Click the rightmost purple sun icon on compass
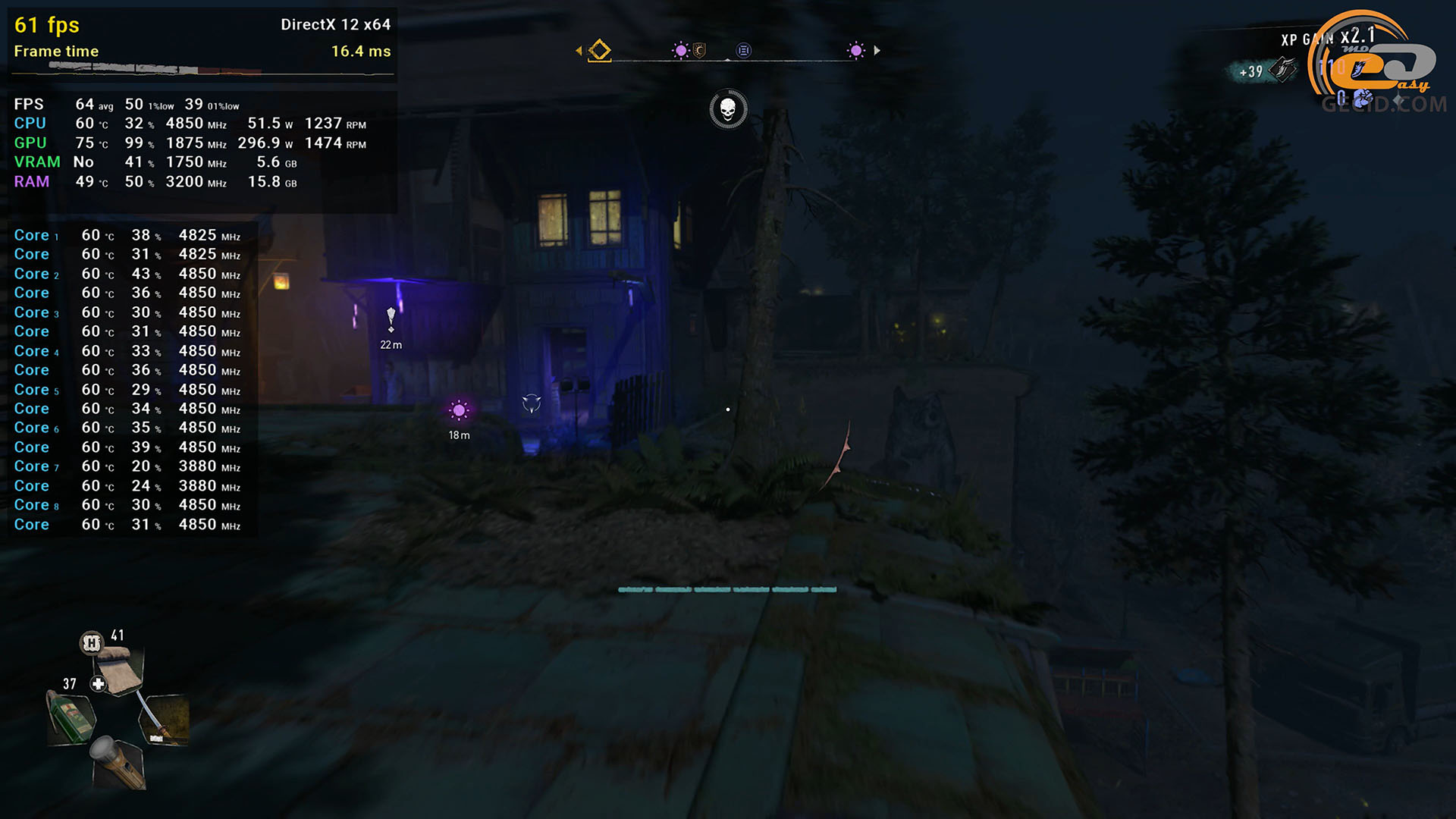This screenshot has width=1456, height=819. pyautogui.click(x=856, y=51)
